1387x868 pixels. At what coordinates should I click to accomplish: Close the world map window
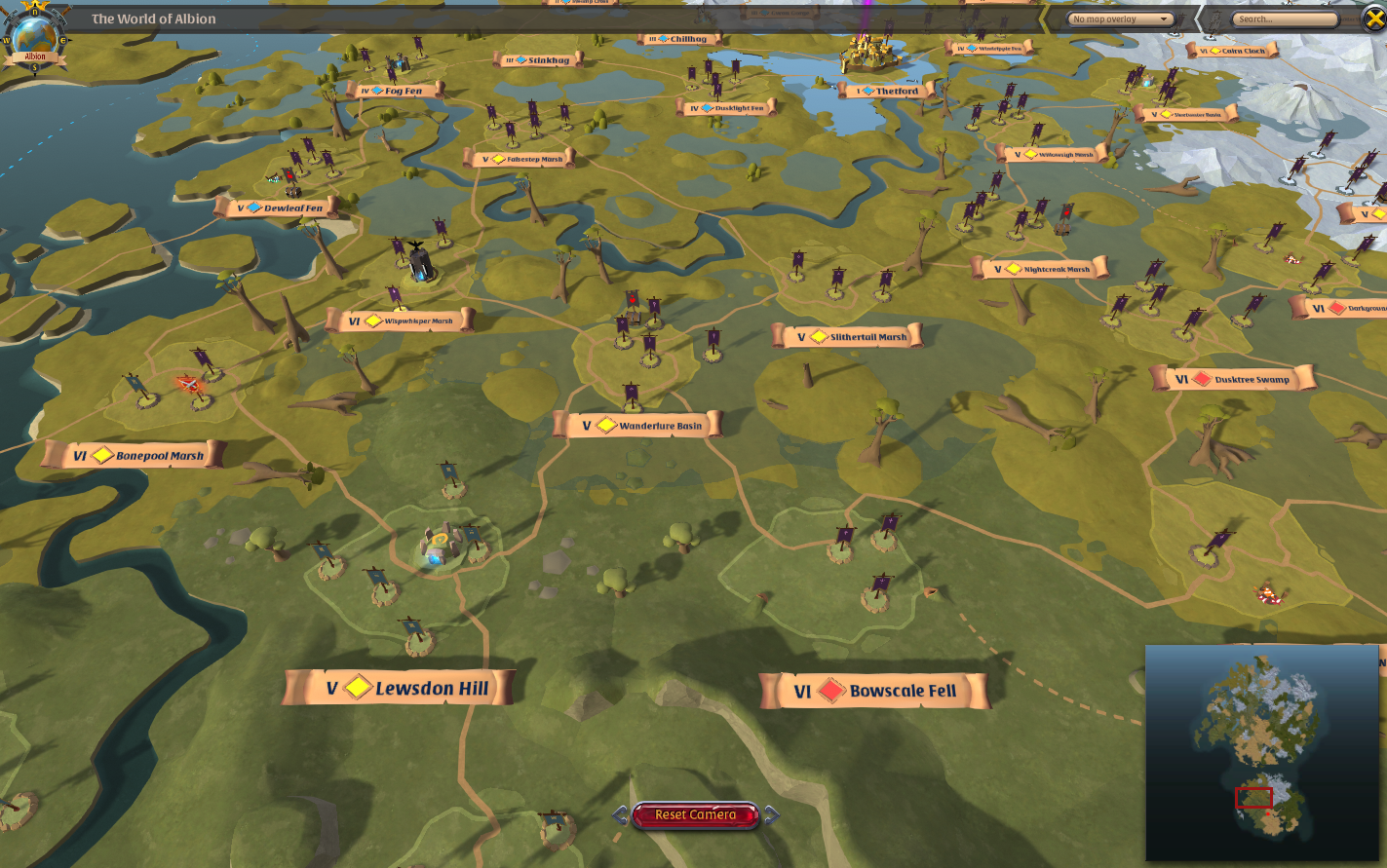1373,19
